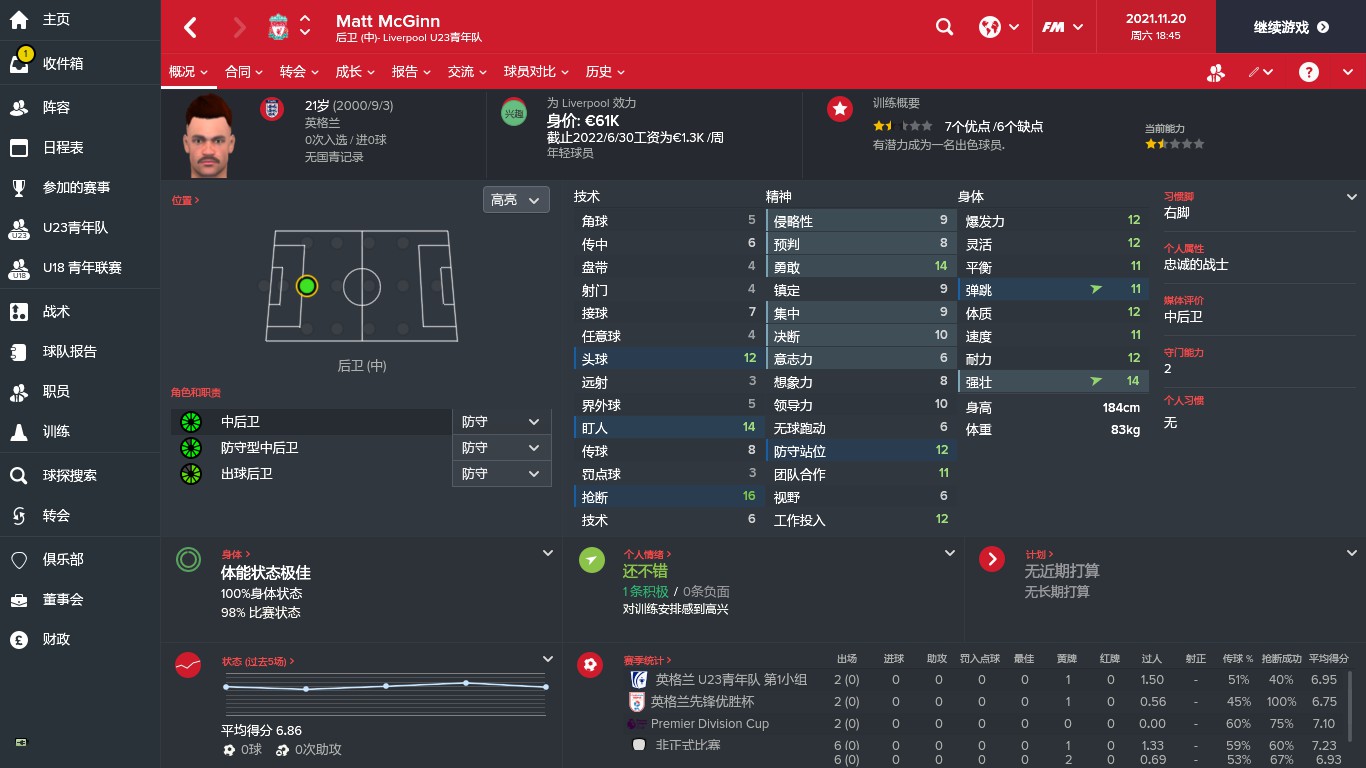Open the search magnifier in the header
1366x768 pixels.
[x=944, y=26]
